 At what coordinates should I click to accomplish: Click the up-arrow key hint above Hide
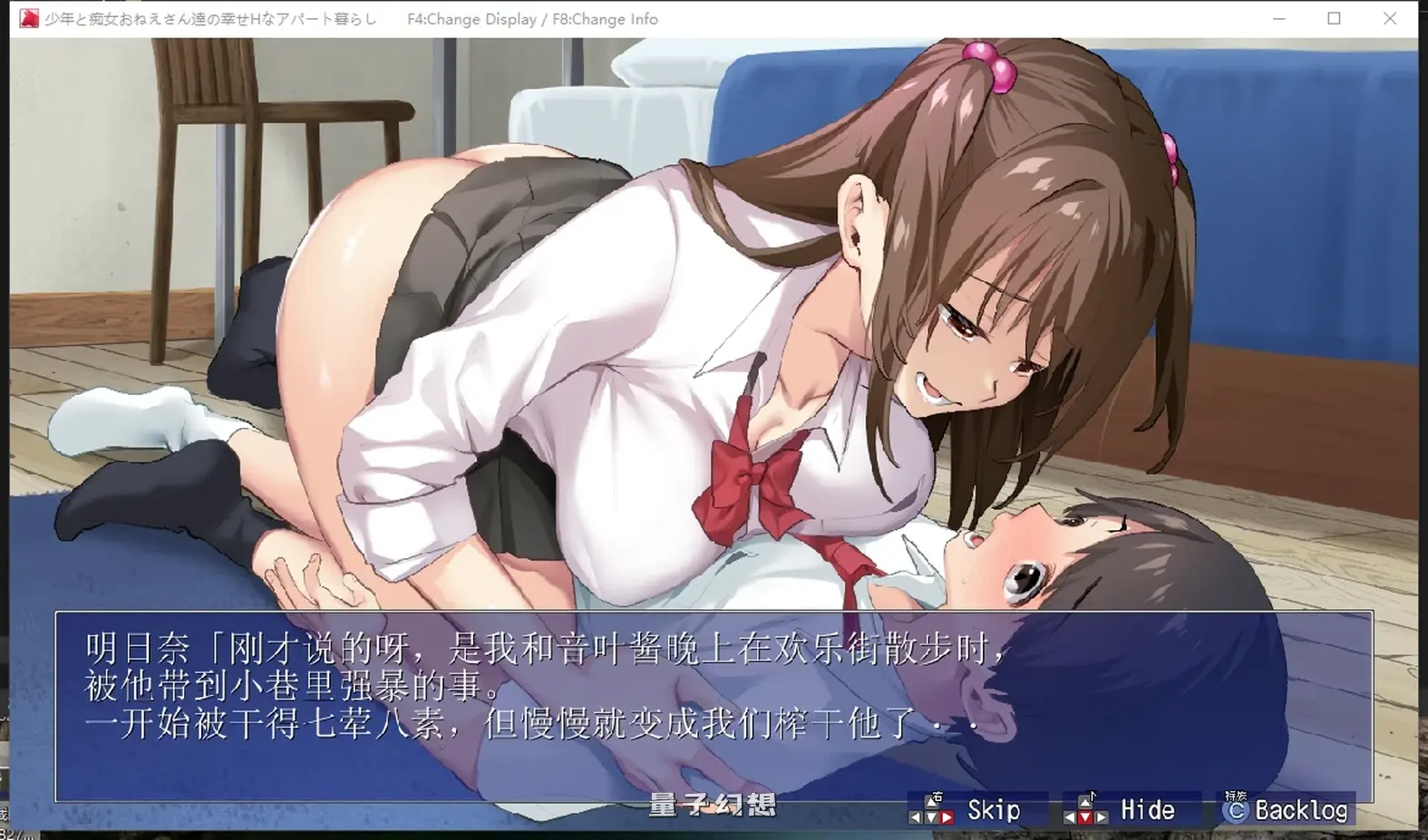[x=1084, y=804]
